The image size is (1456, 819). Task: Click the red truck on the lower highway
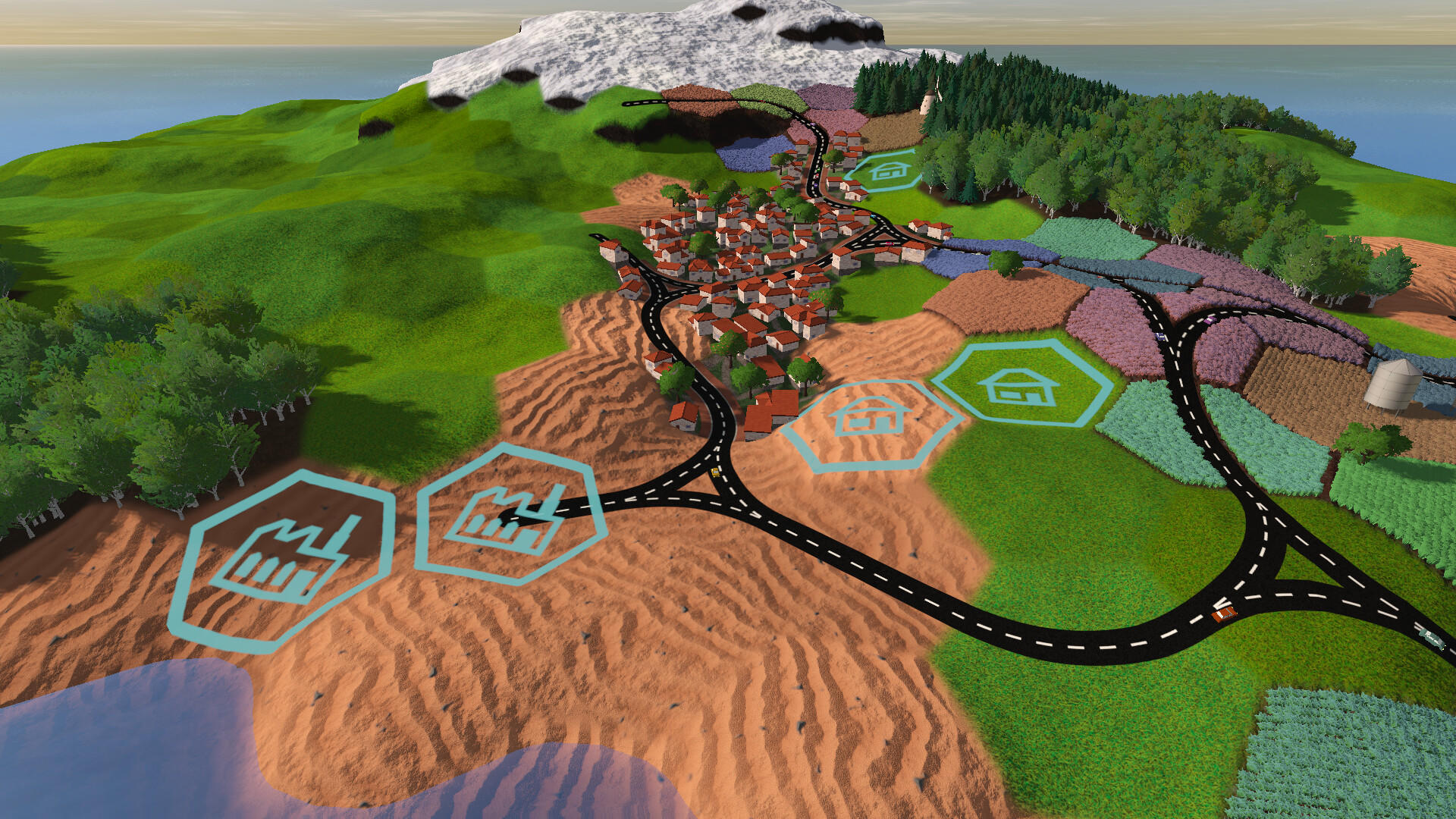coord(1223,614)
